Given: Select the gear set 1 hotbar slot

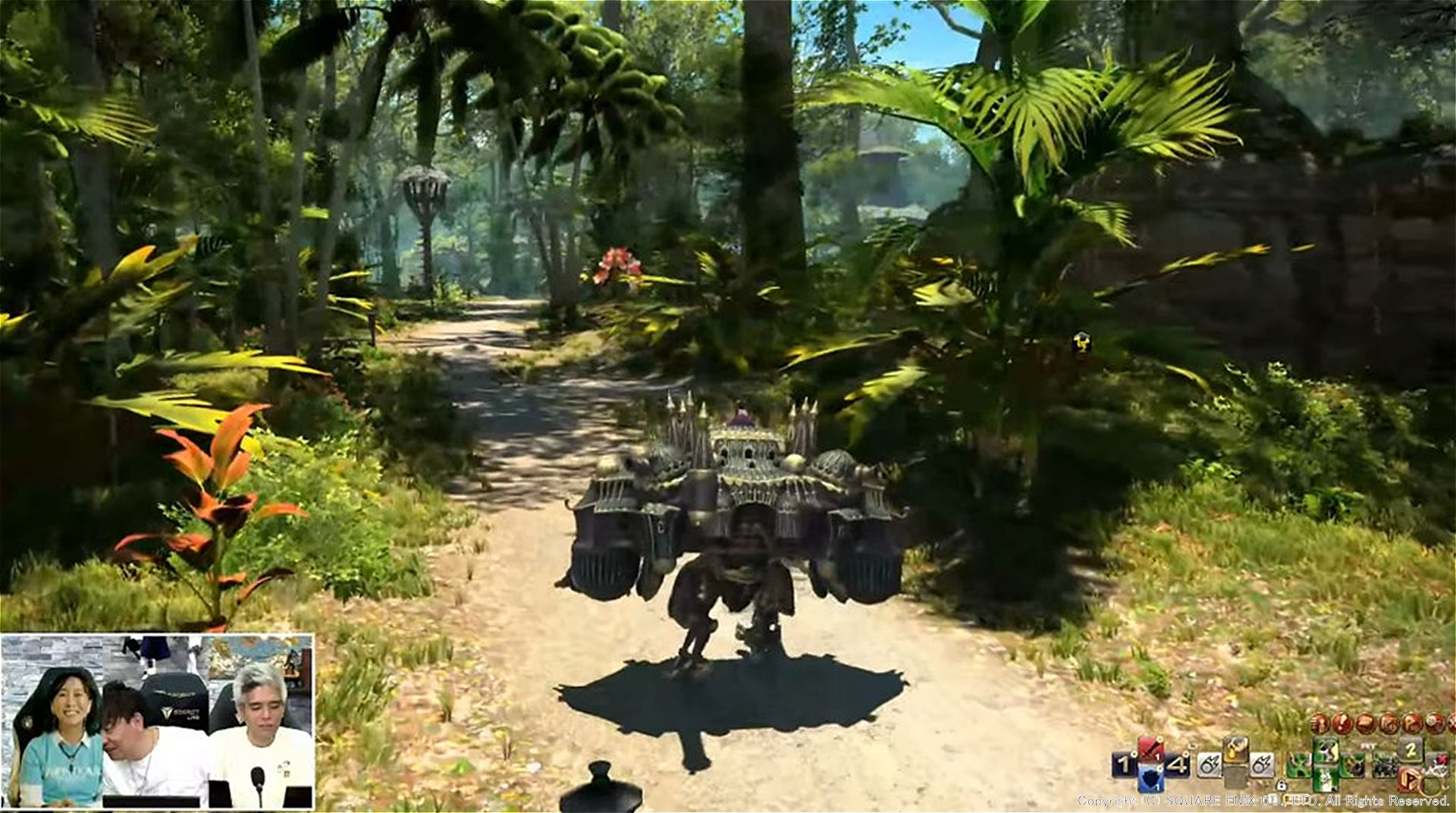Looking at the screenshot, I should 1123,764.
